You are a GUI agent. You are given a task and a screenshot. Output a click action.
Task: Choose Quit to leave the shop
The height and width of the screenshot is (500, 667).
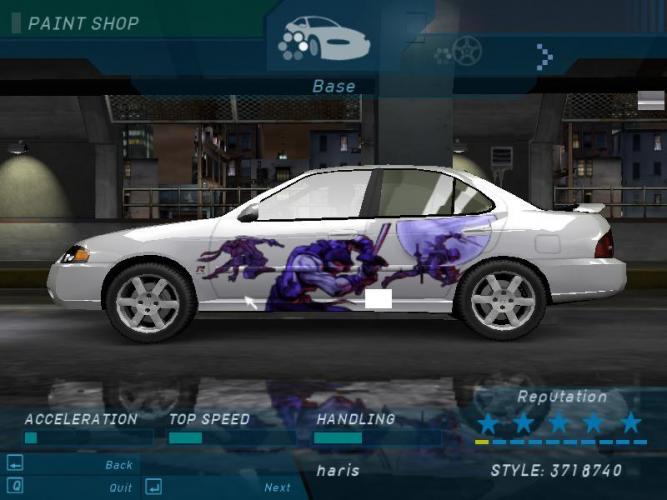[120, 488]
